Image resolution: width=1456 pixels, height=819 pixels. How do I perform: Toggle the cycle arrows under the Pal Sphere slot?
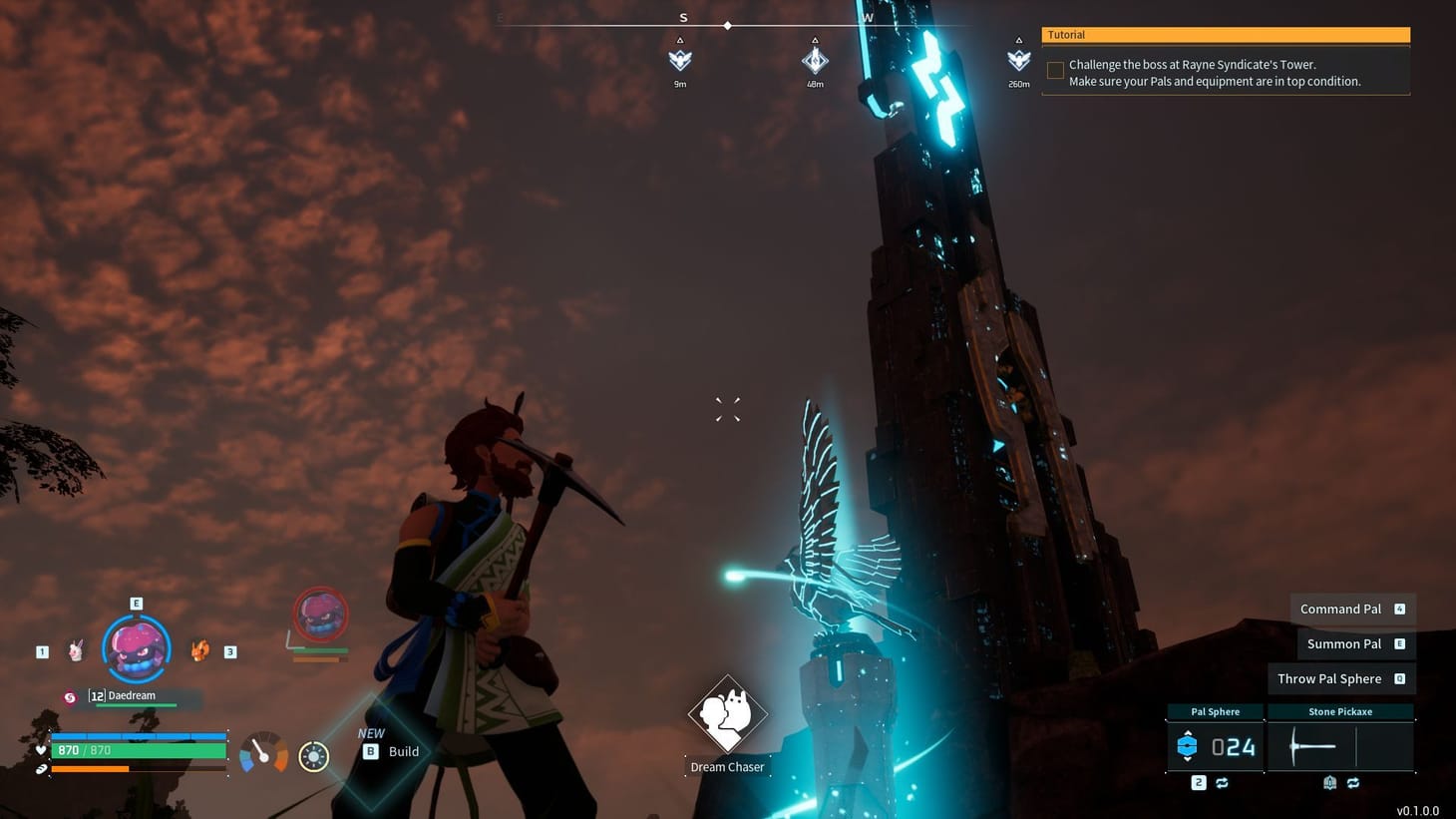pyautogui.click(x=1222, y=783)
